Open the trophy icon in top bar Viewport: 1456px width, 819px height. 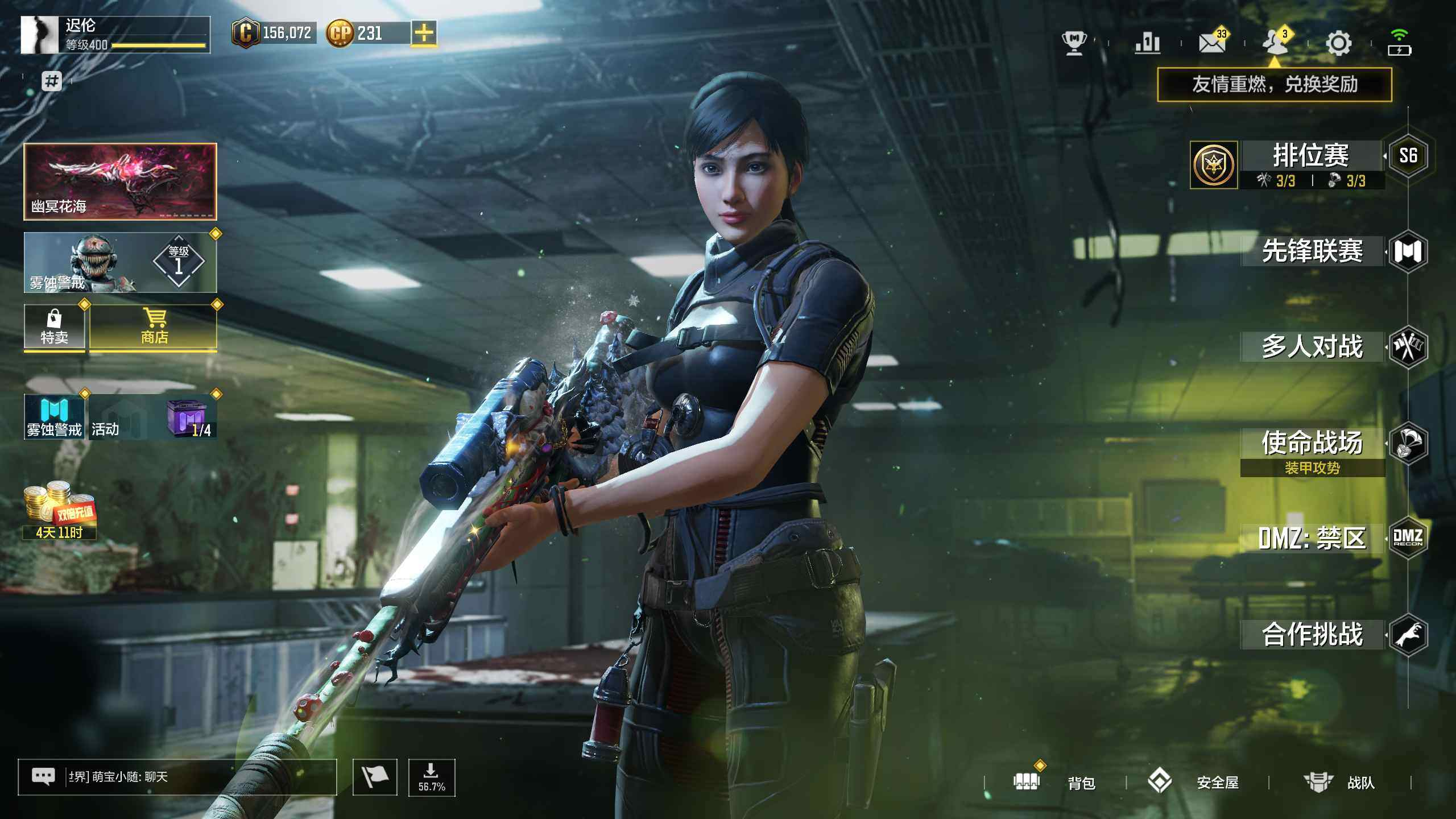pos(1074,43)
